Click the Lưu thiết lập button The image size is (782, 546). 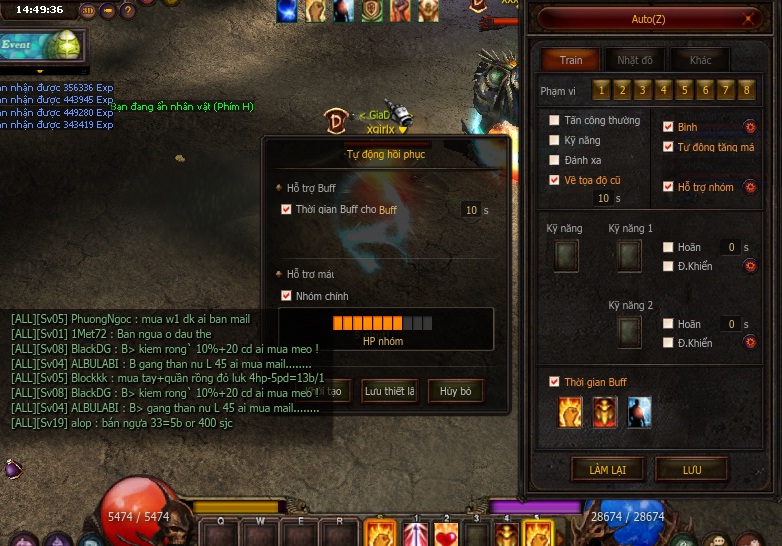click(x=389, y=391)
